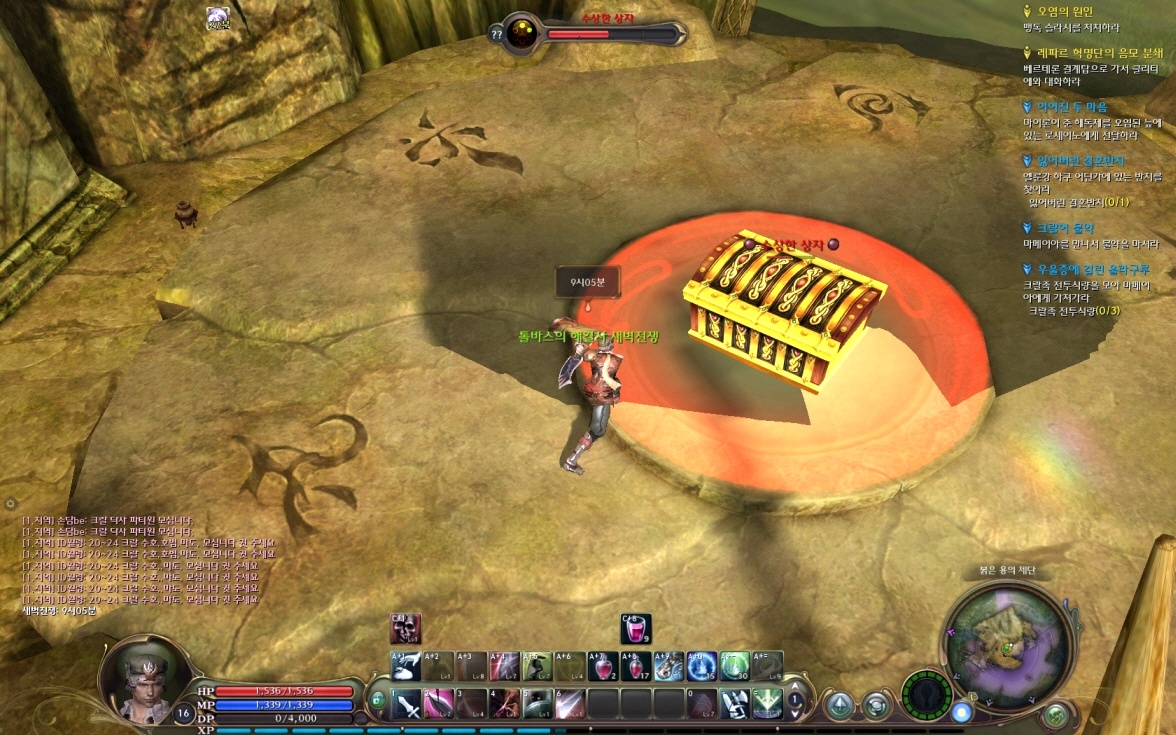This screenshot has width=1176, height=735.
Task: Use the pink drink item with count 9
Action: 635,629
